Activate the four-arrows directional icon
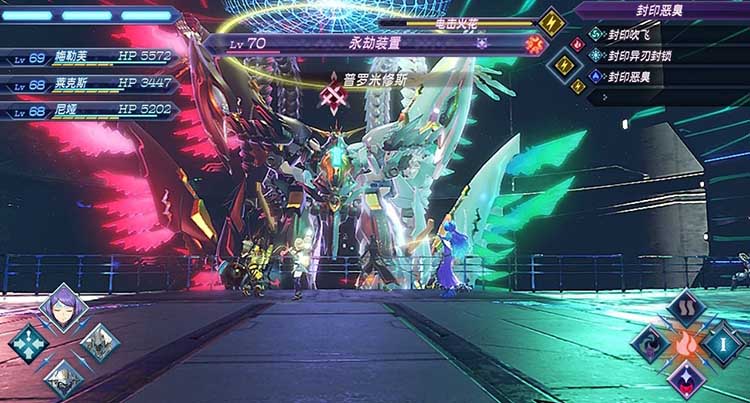 tap(28, 343)
